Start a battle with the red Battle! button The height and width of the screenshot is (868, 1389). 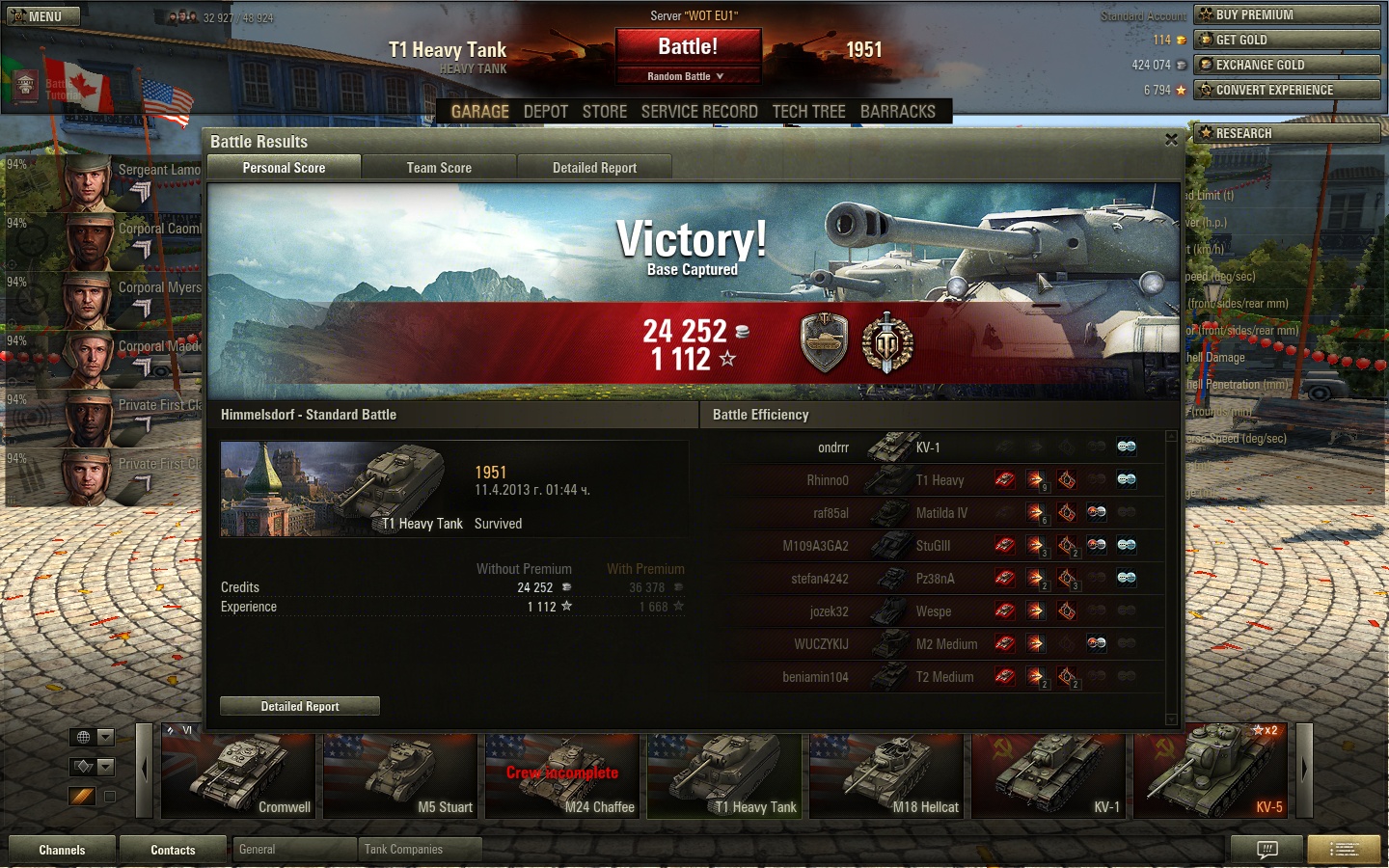pos(688,47)
